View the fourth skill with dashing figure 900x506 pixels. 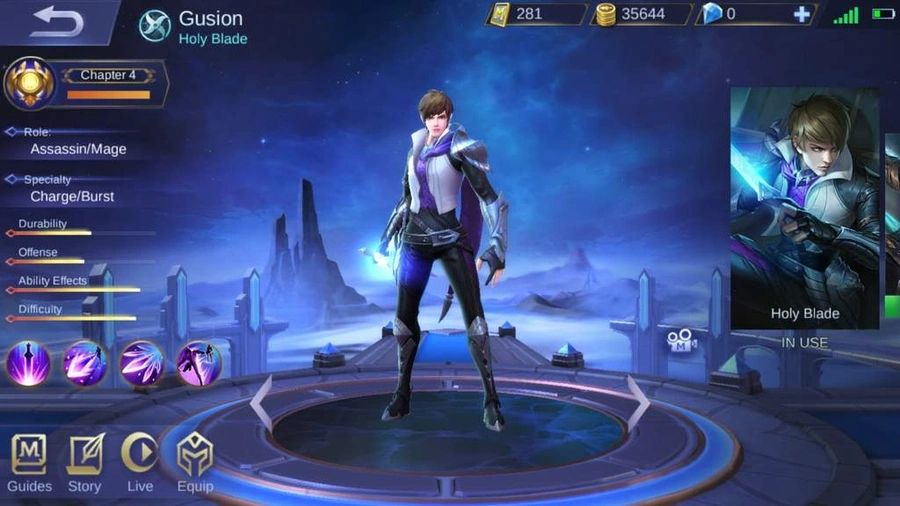(199, 363)
